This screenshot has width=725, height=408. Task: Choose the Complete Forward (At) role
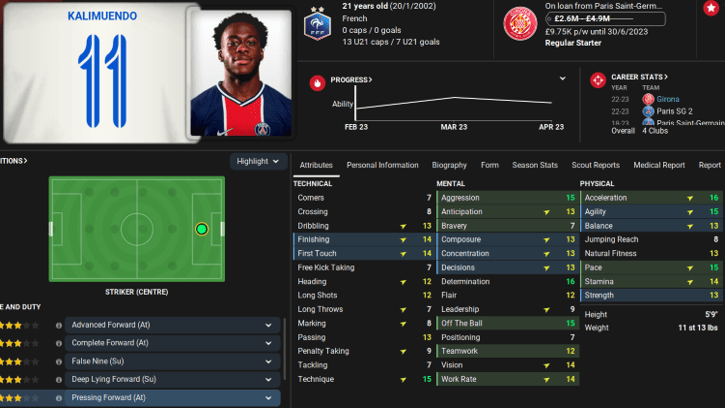(168, 344)
